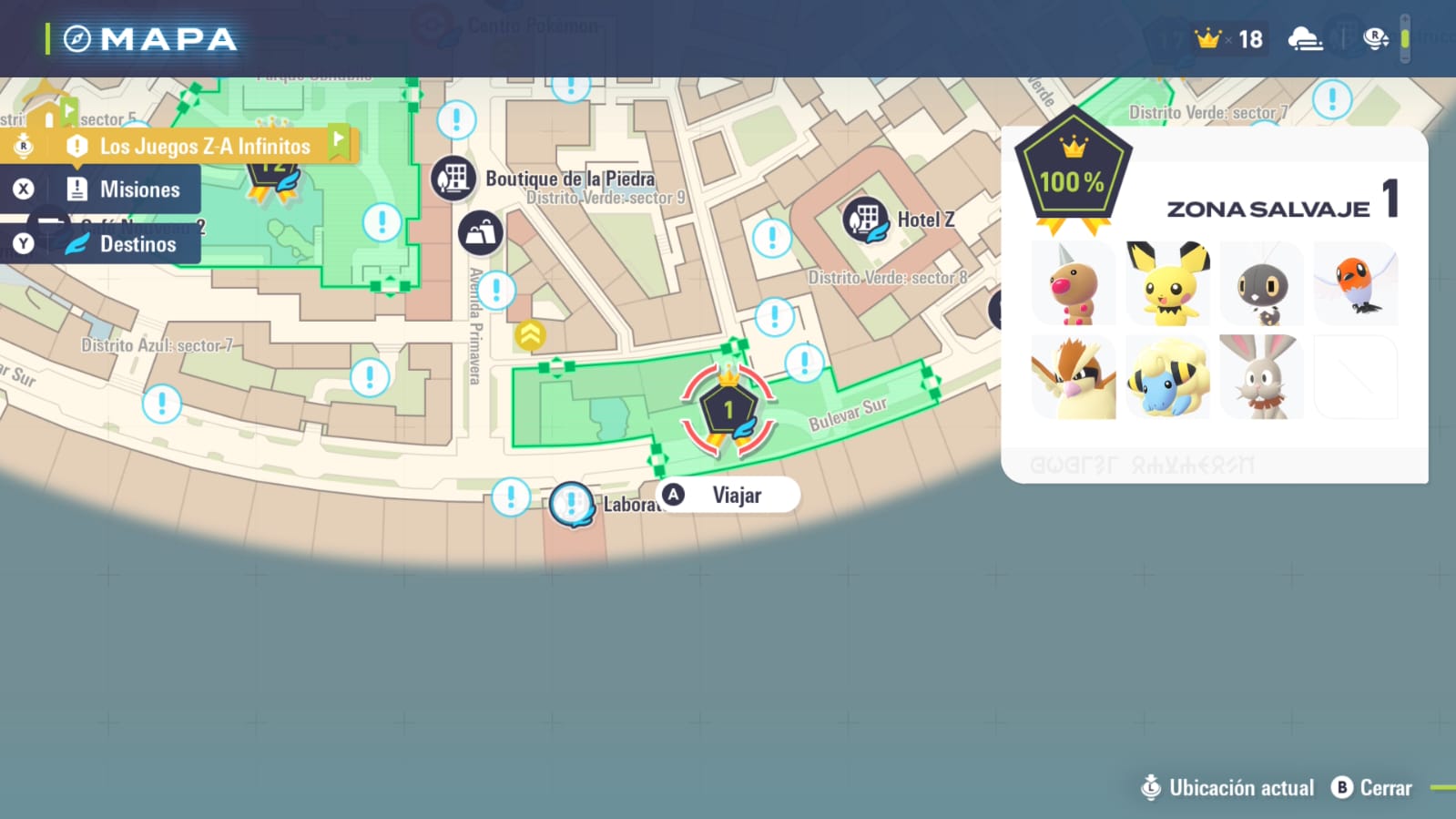Select the shopping bag shop marker
The height and width of the screenshot is (819, 1456).
[x=480, y=233]
